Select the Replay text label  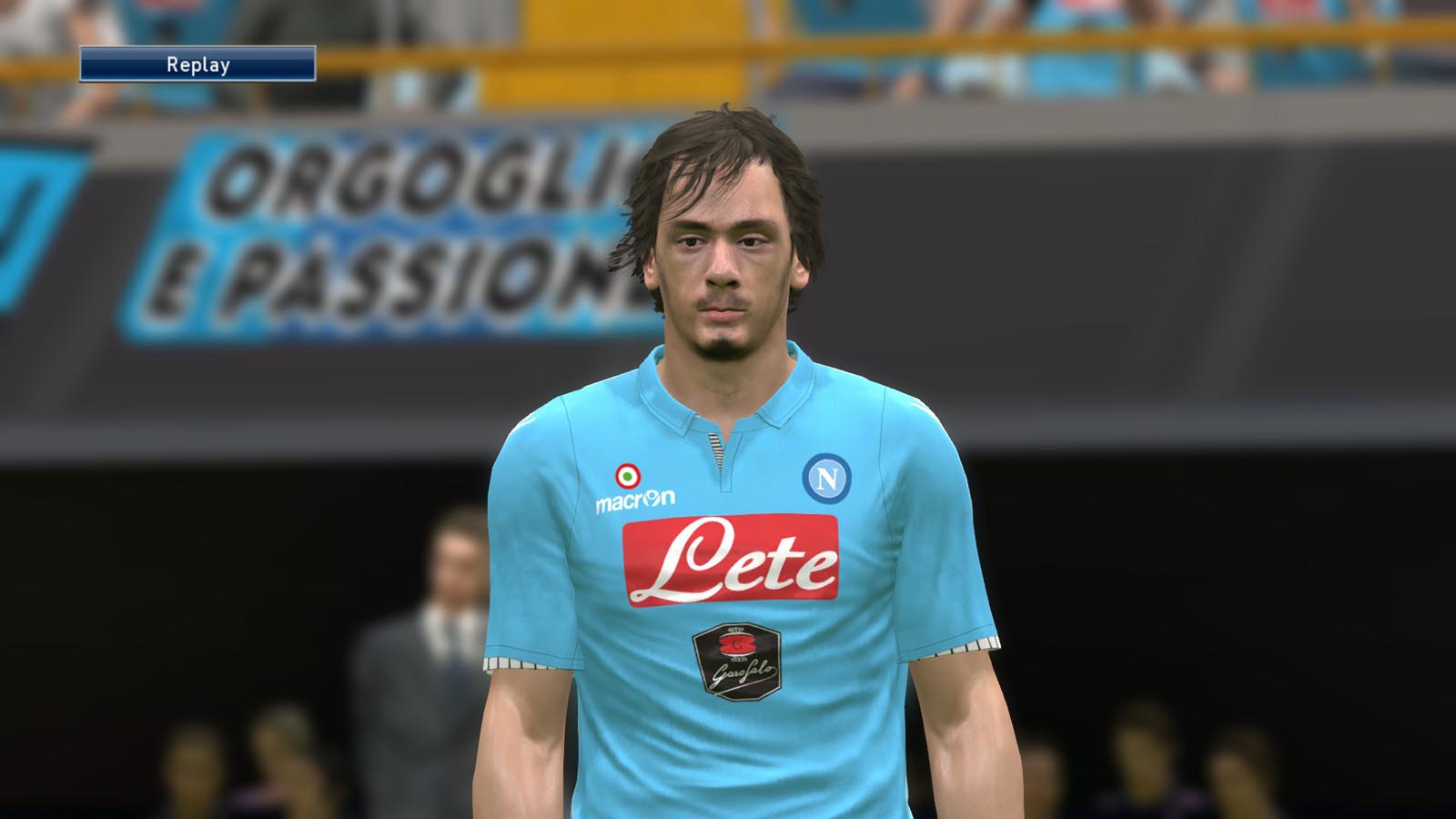198,65
